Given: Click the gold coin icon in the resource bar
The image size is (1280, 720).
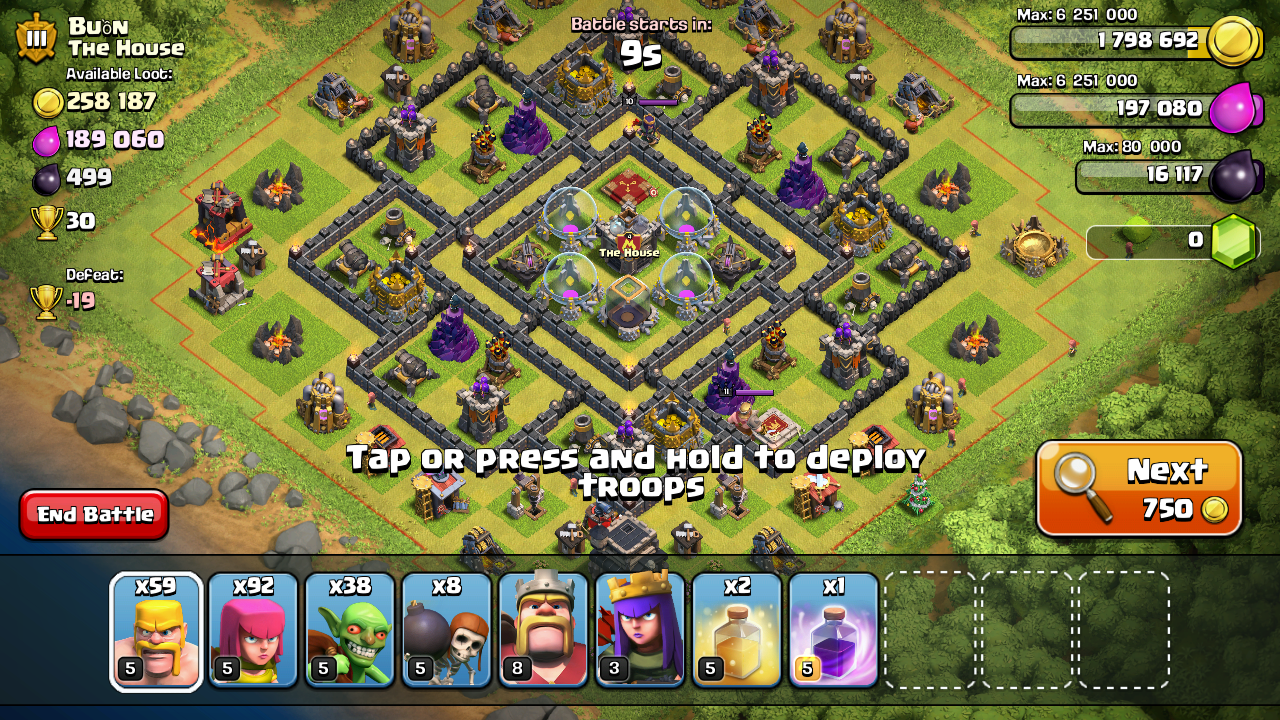Looking at the screenshot, I should (x=1238, y=41).
